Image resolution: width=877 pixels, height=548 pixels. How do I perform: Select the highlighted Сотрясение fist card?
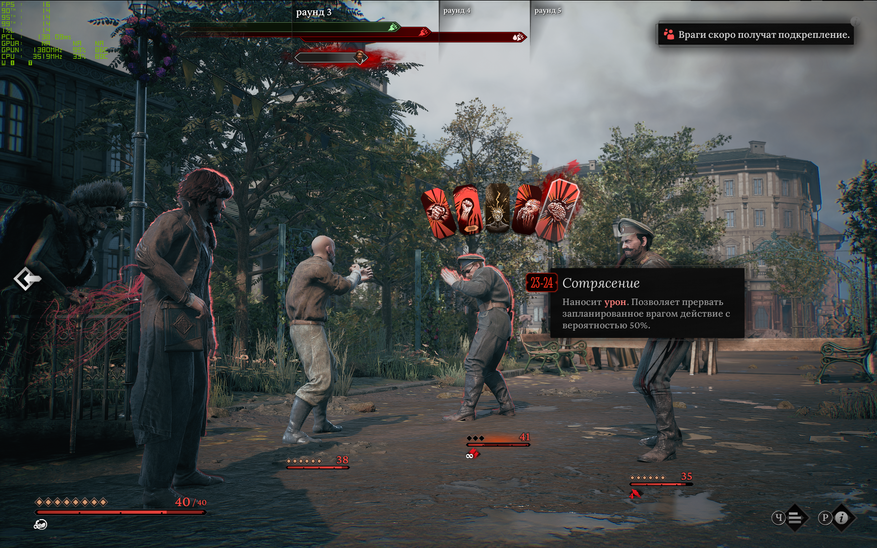coord(555,210)
